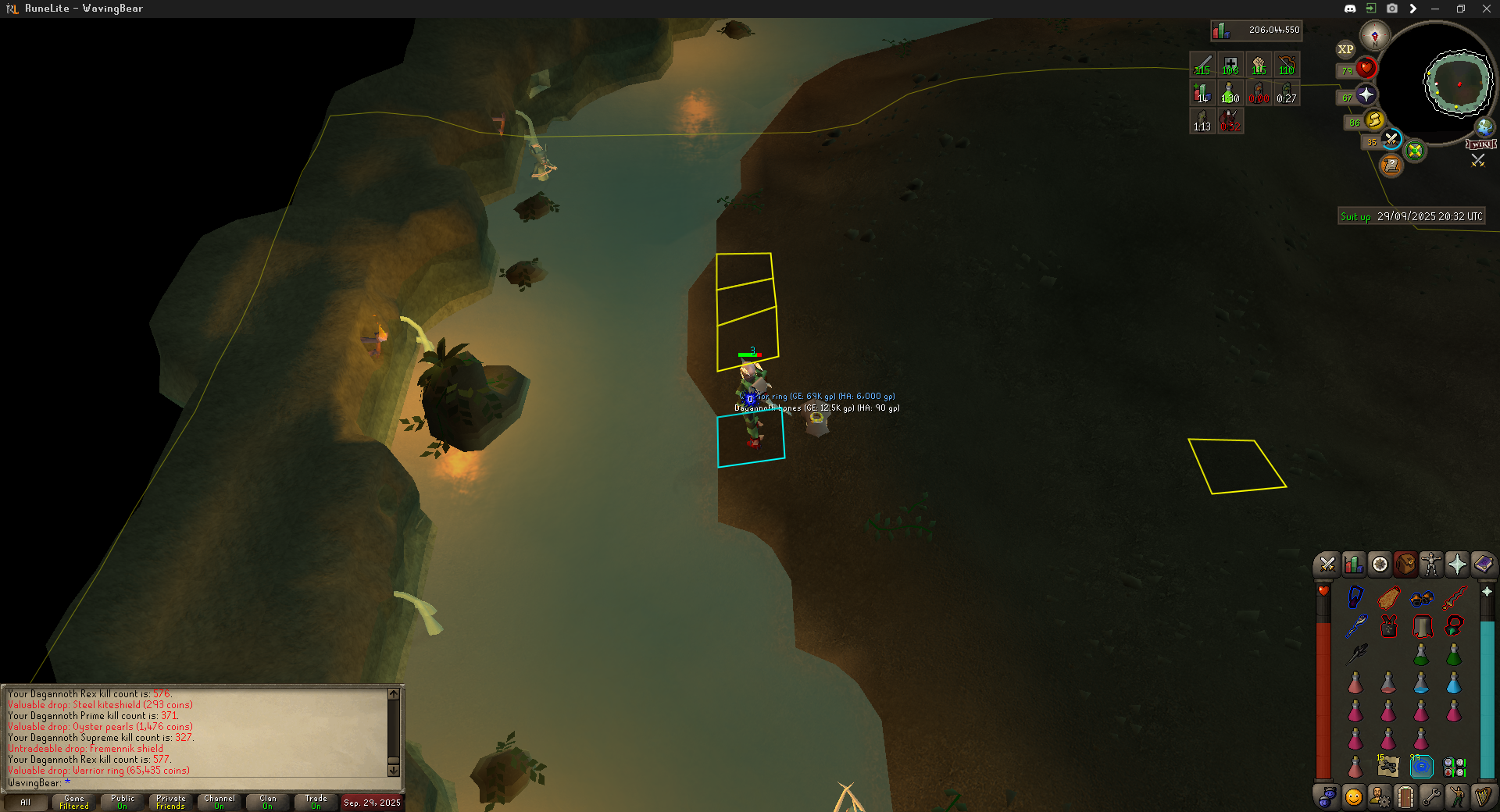Click the compass to face north

click(x=1375, y=36)
